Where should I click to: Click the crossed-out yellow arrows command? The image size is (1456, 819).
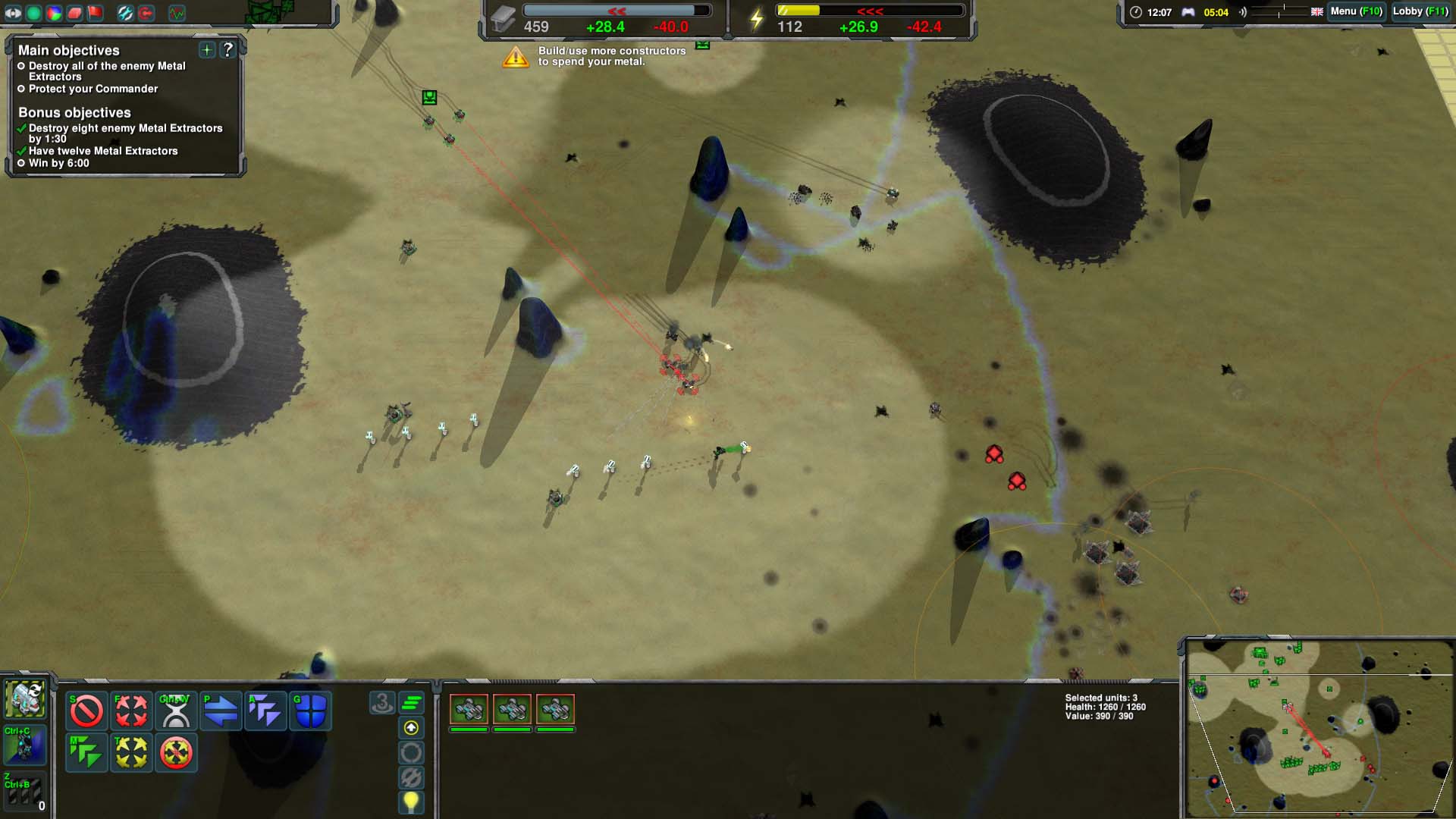tap(176, 752)
